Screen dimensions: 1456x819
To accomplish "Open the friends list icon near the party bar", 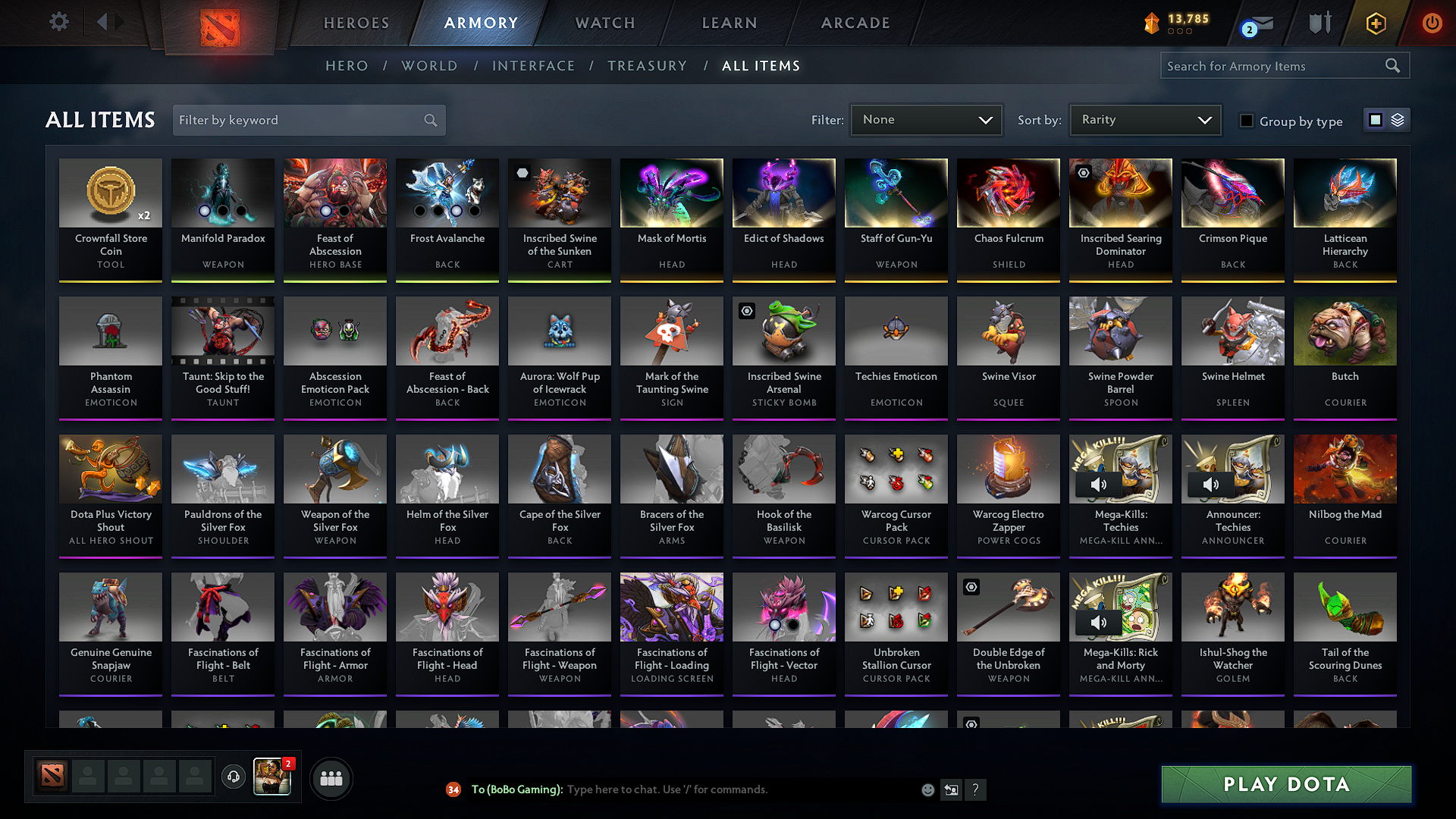I will (331, 777).
